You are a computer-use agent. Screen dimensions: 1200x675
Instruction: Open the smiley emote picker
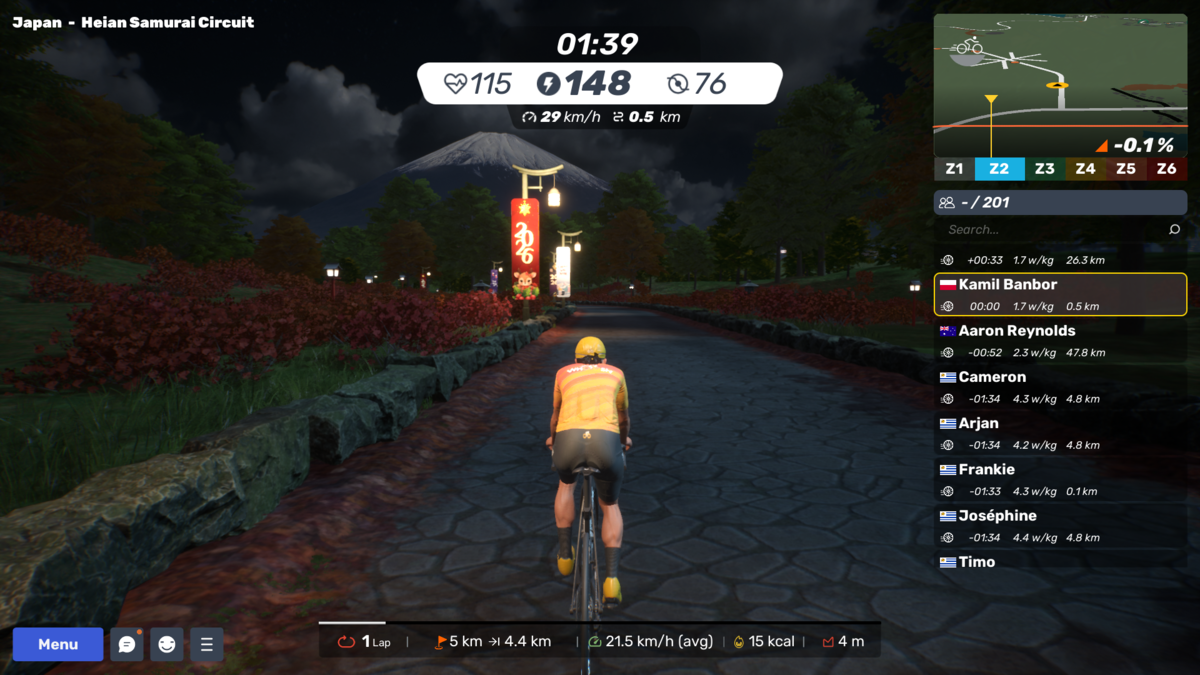tap(167, 645)
